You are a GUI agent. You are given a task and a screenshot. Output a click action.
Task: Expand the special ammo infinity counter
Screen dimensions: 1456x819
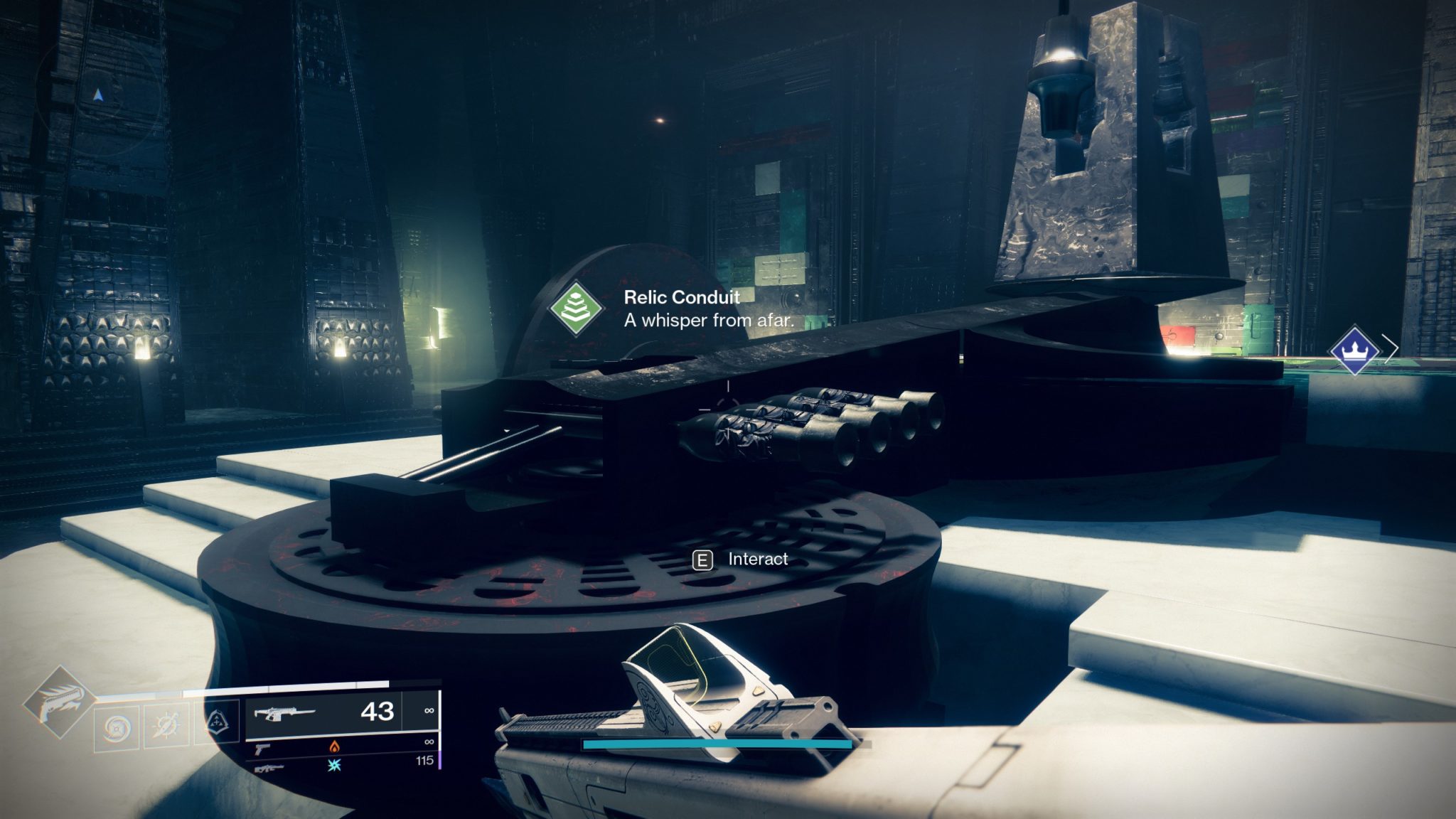(x=429, y=742)
